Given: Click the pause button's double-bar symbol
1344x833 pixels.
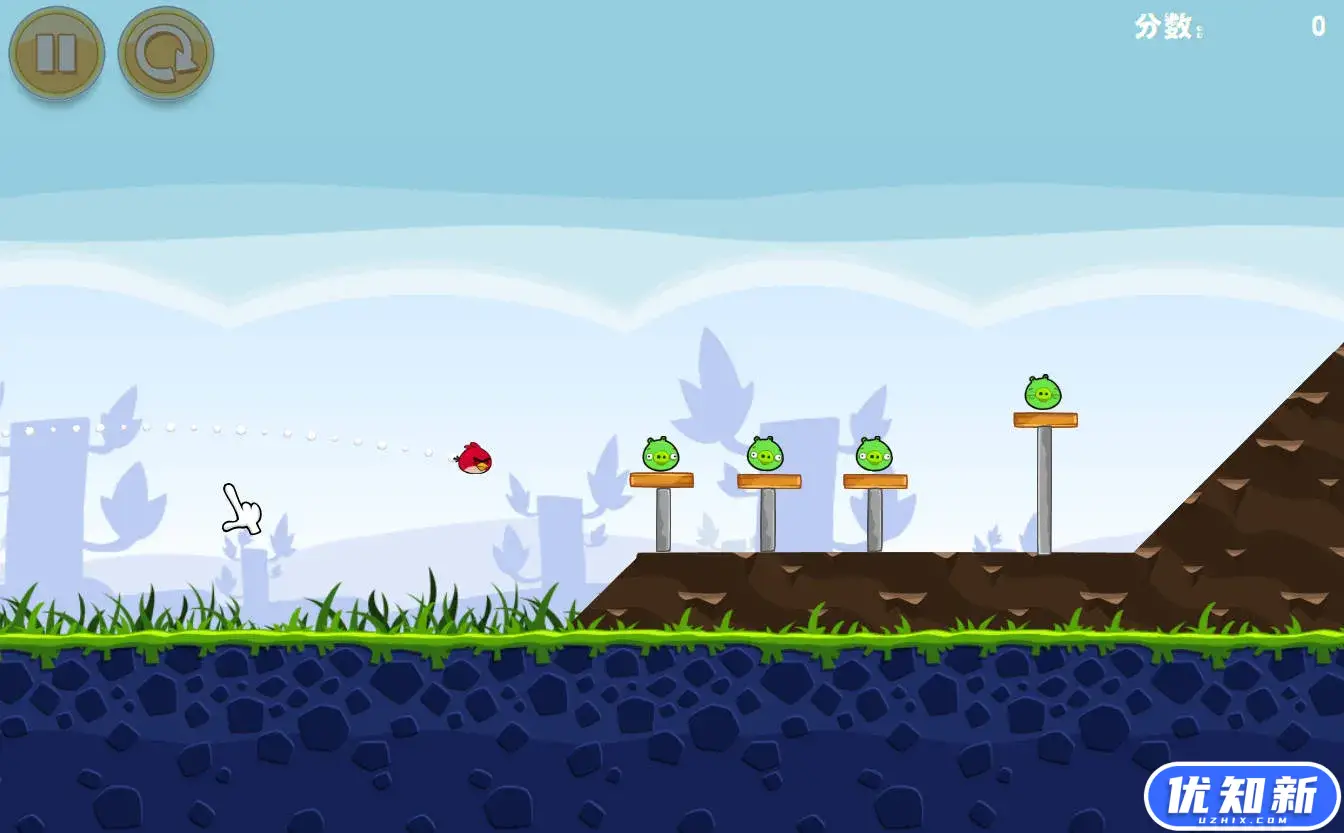Looking at the screenshot, I should point(57,53).
